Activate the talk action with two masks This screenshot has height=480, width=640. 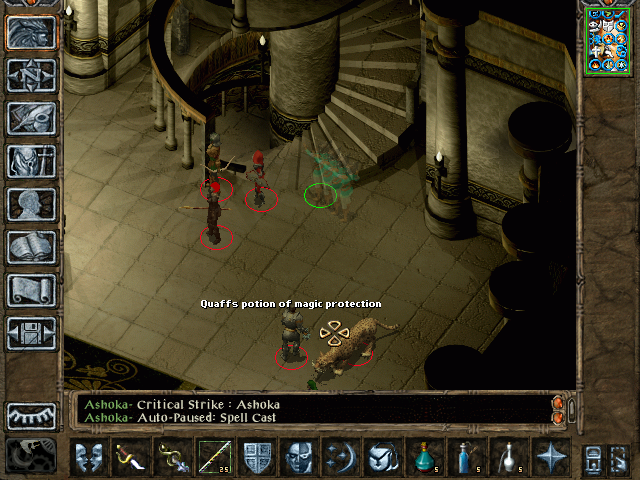[90, 457]
